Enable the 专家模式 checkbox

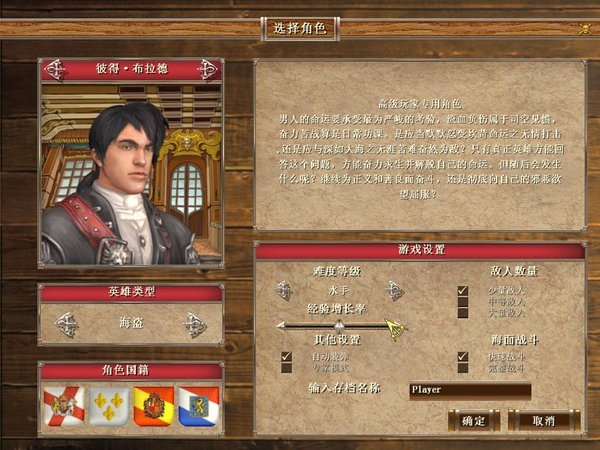pyautogui.click(x=287, y=368)
